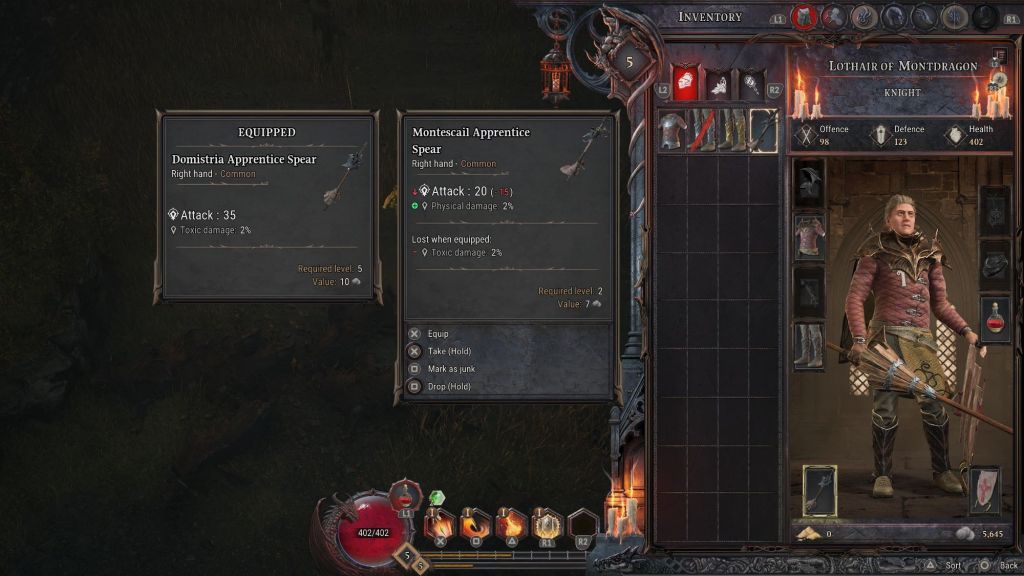
Task: Use the health potion above the health orb
Action: click(x=404, y=495)
